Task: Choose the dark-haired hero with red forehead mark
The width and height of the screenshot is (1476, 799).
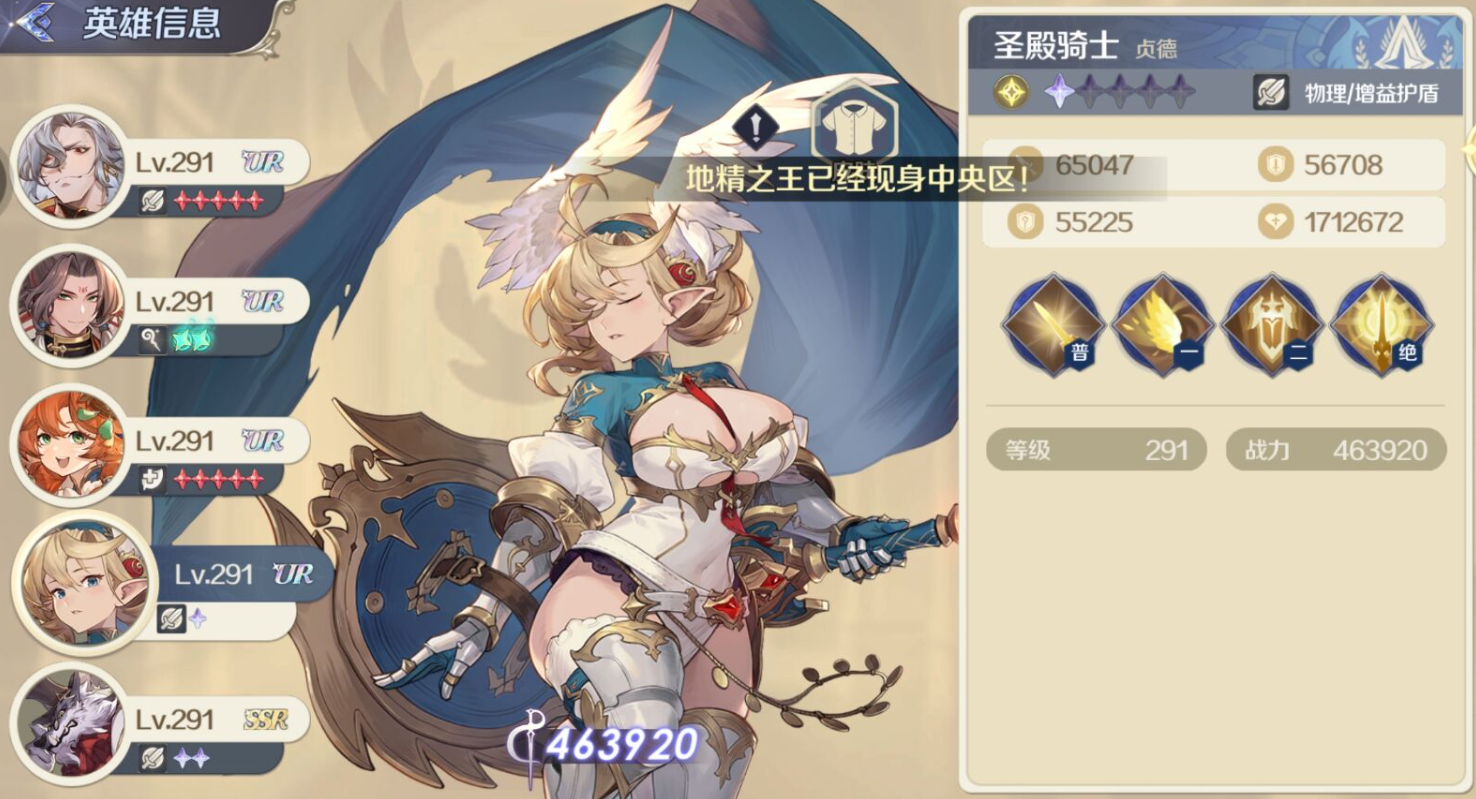Action: (x=69, y=304)
